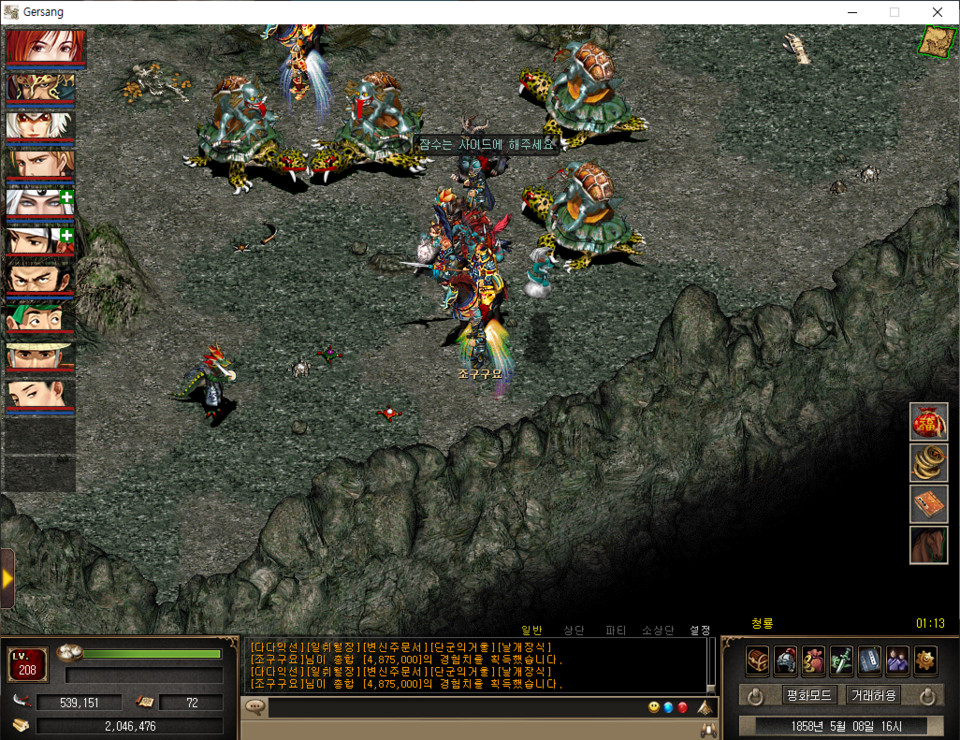Open the map scroll icon
The height and width of the screenshot is (740, 960).
937,41
